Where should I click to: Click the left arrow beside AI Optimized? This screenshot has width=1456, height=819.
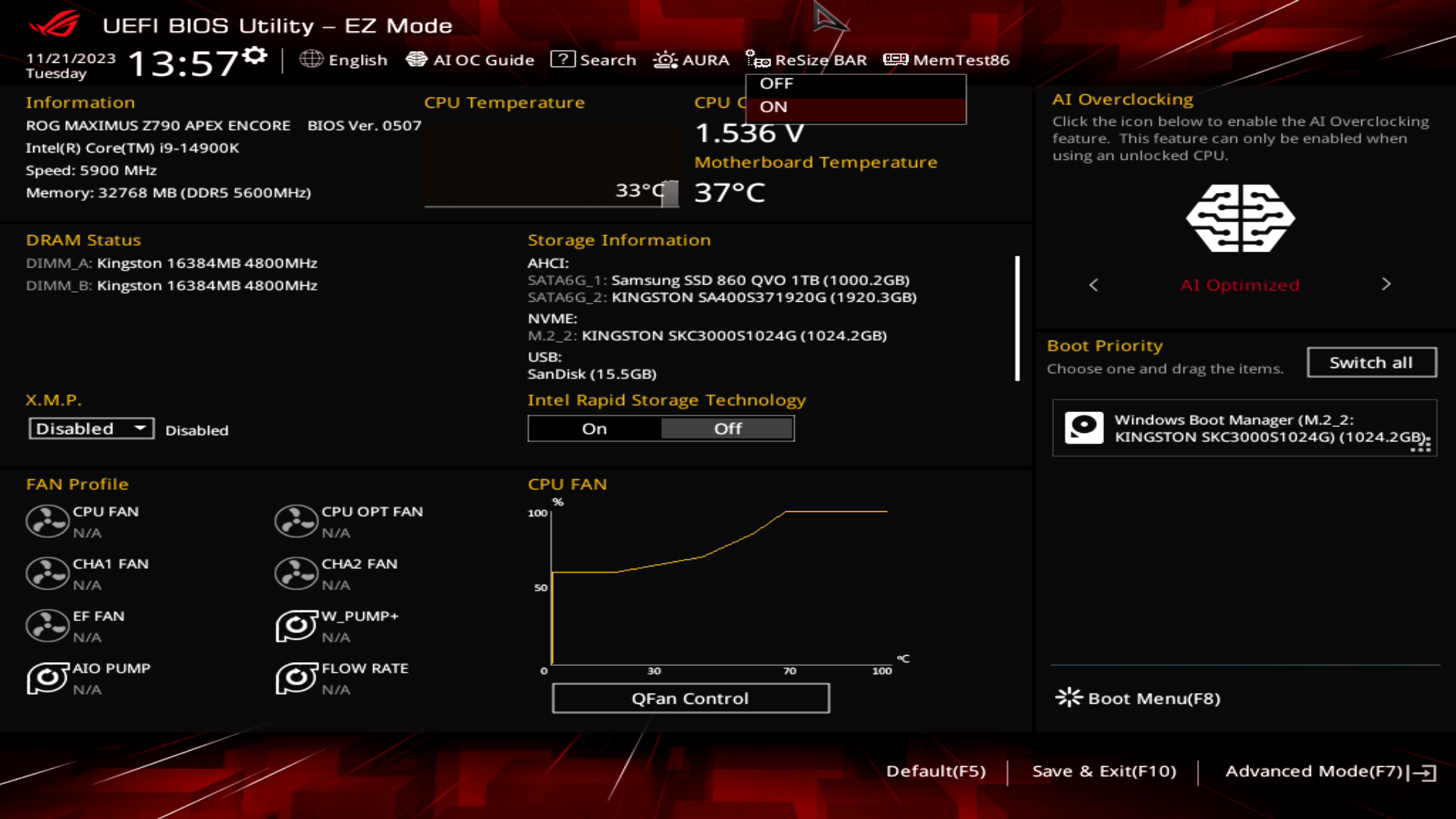click(1093, 284)
